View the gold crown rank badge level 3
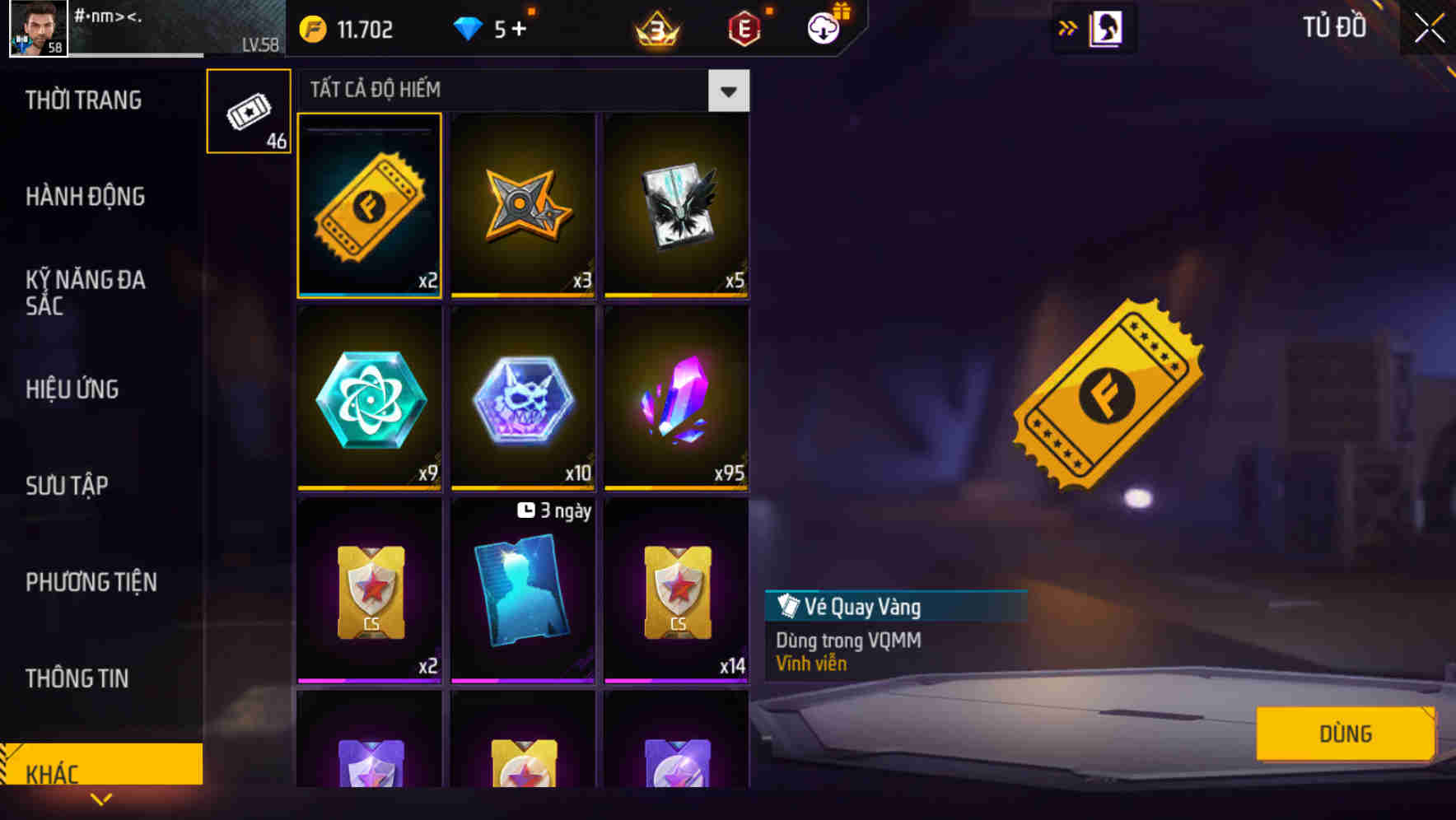 pyautogui.click(x=653, y=27)
